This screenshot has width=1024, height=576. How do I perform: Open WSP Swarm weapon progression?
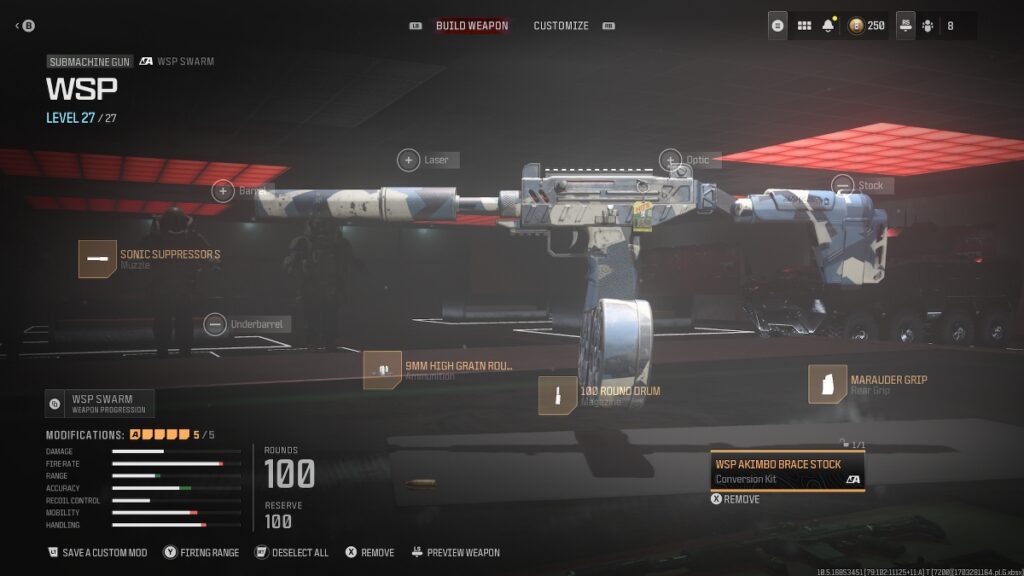click(x=99, y=403)
